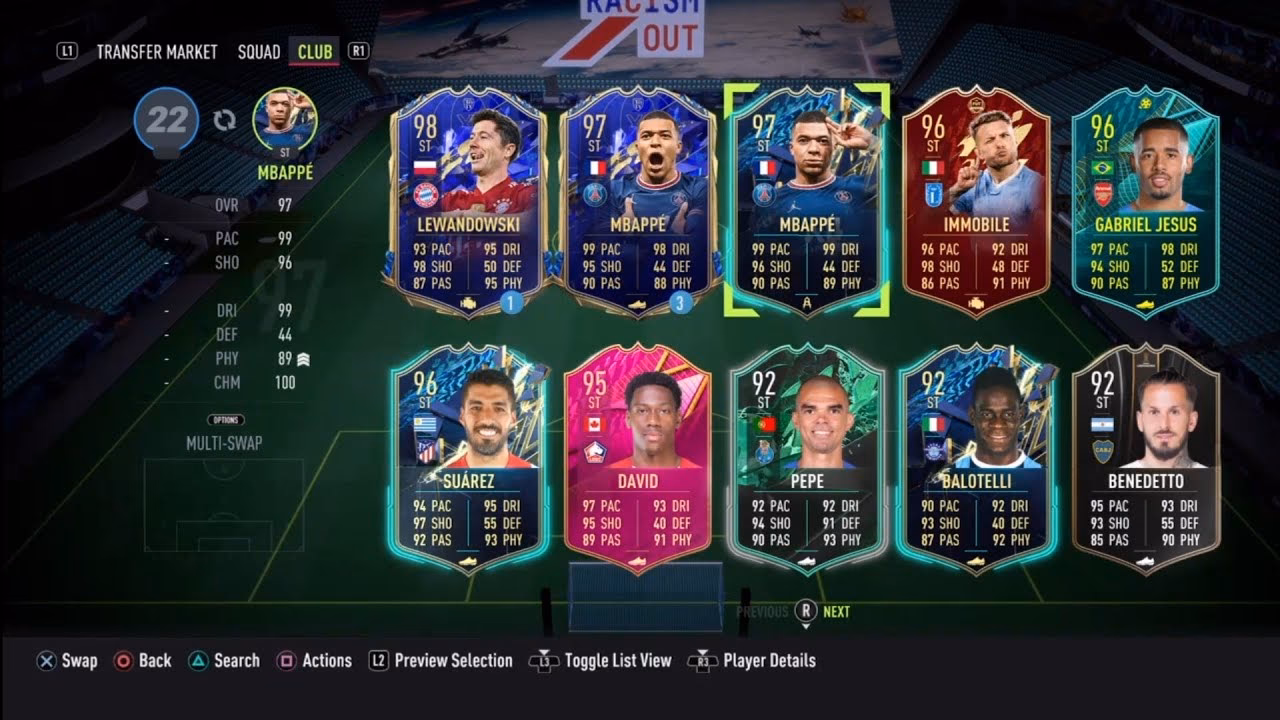The height and width of the screenshot is (720, 1280).
Task: Click the Back circle button icon
Action: (x=122, y=661)
